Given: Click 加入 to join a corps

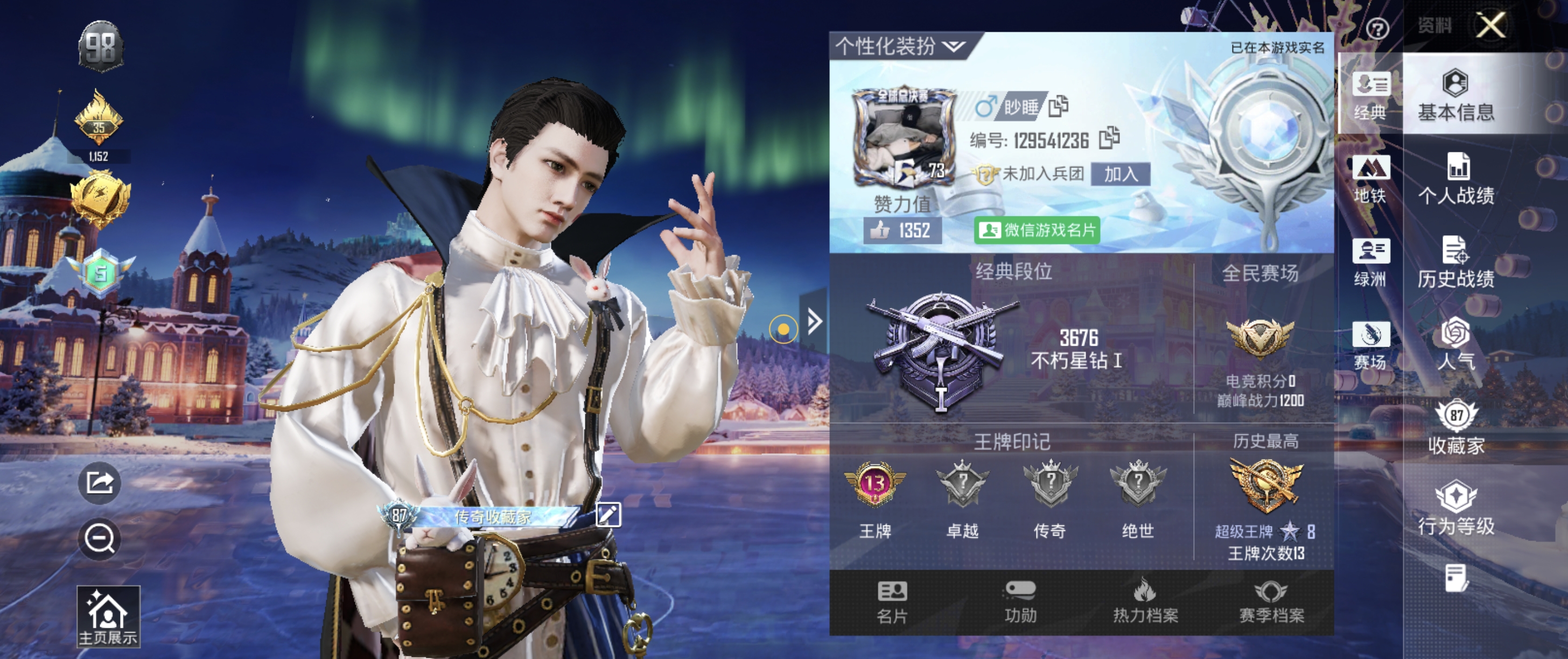Looking at the screenshot, I should coord(1120,174).
